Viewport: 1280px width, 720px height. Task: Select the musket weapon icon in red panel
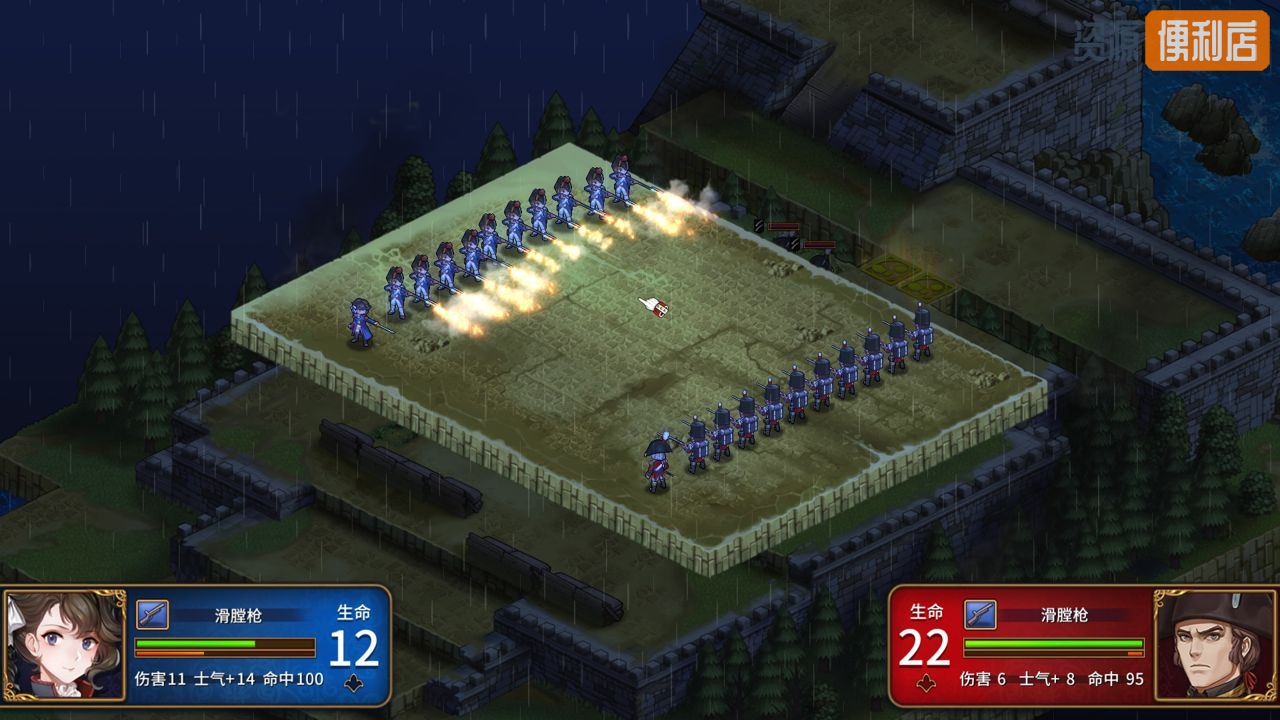pos(980,614)
